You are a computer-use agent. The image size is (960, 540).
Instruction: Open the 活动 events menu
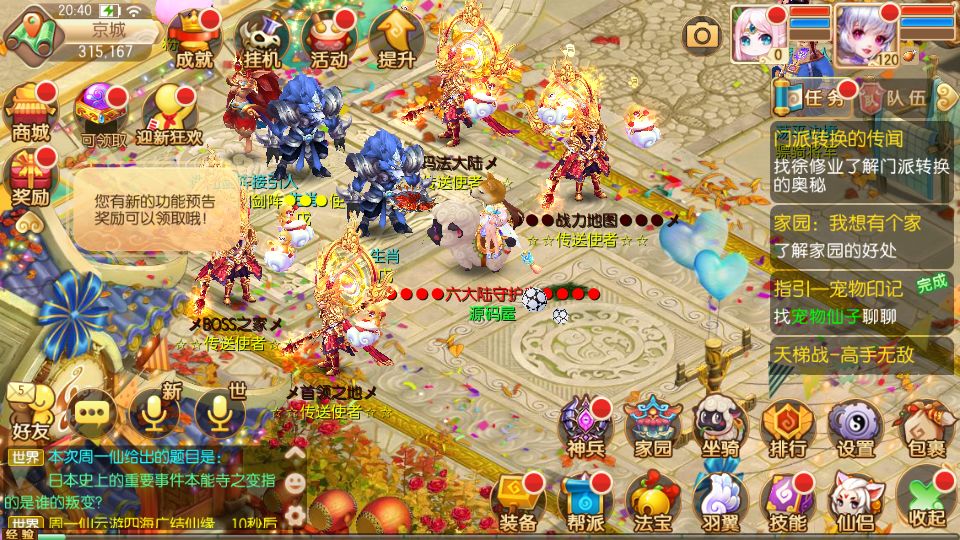tap(329, 40)
